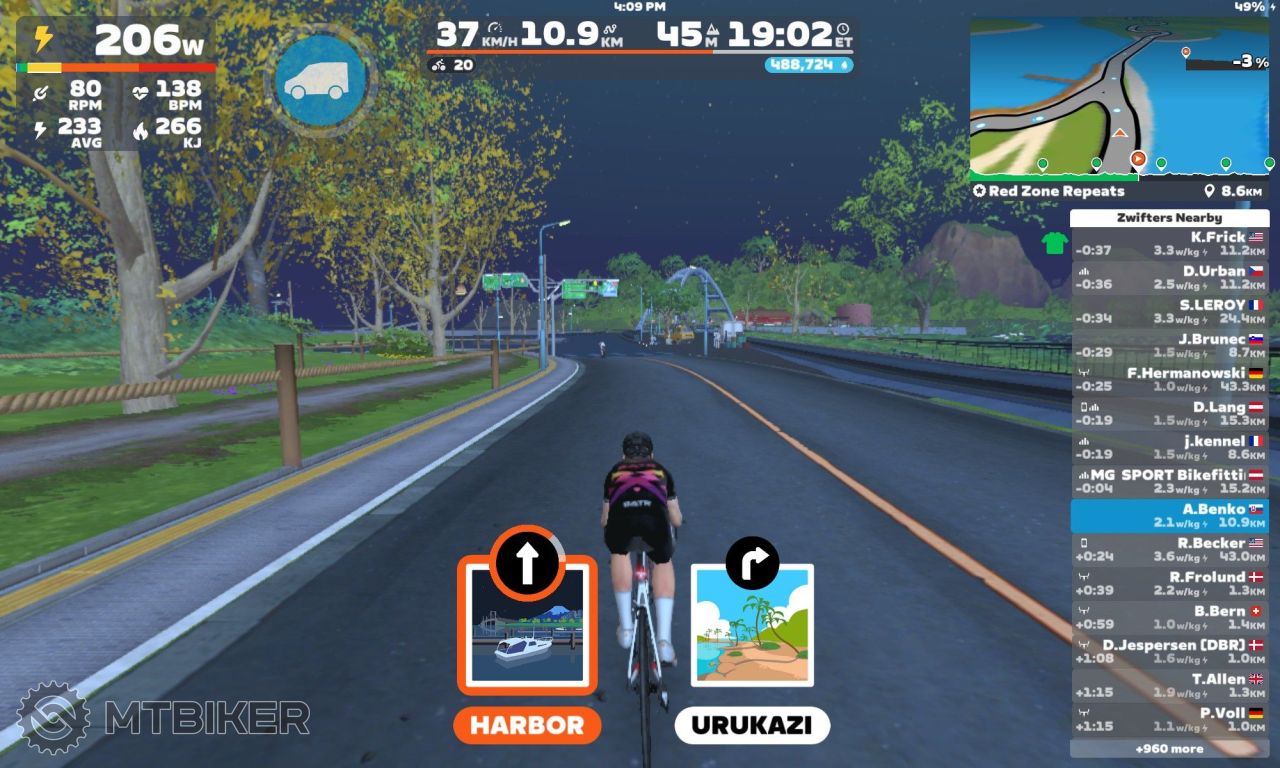View j.kennel's rider row
The height and width of the screenshot is (768, 1280).
pos(1169,448)
